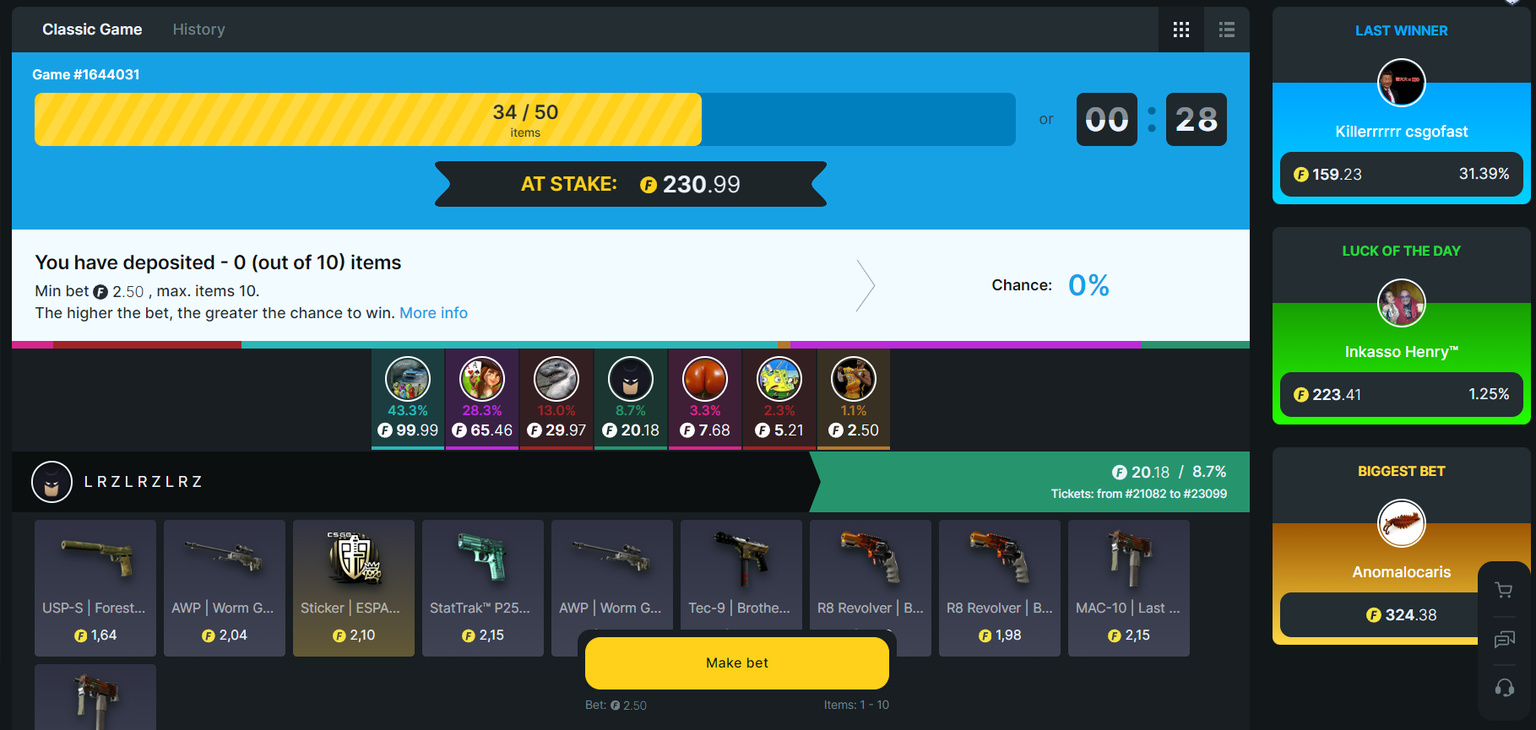Open the chat panel
The height and width of the screenshot is (730, 1536).
click(1504, 639)
